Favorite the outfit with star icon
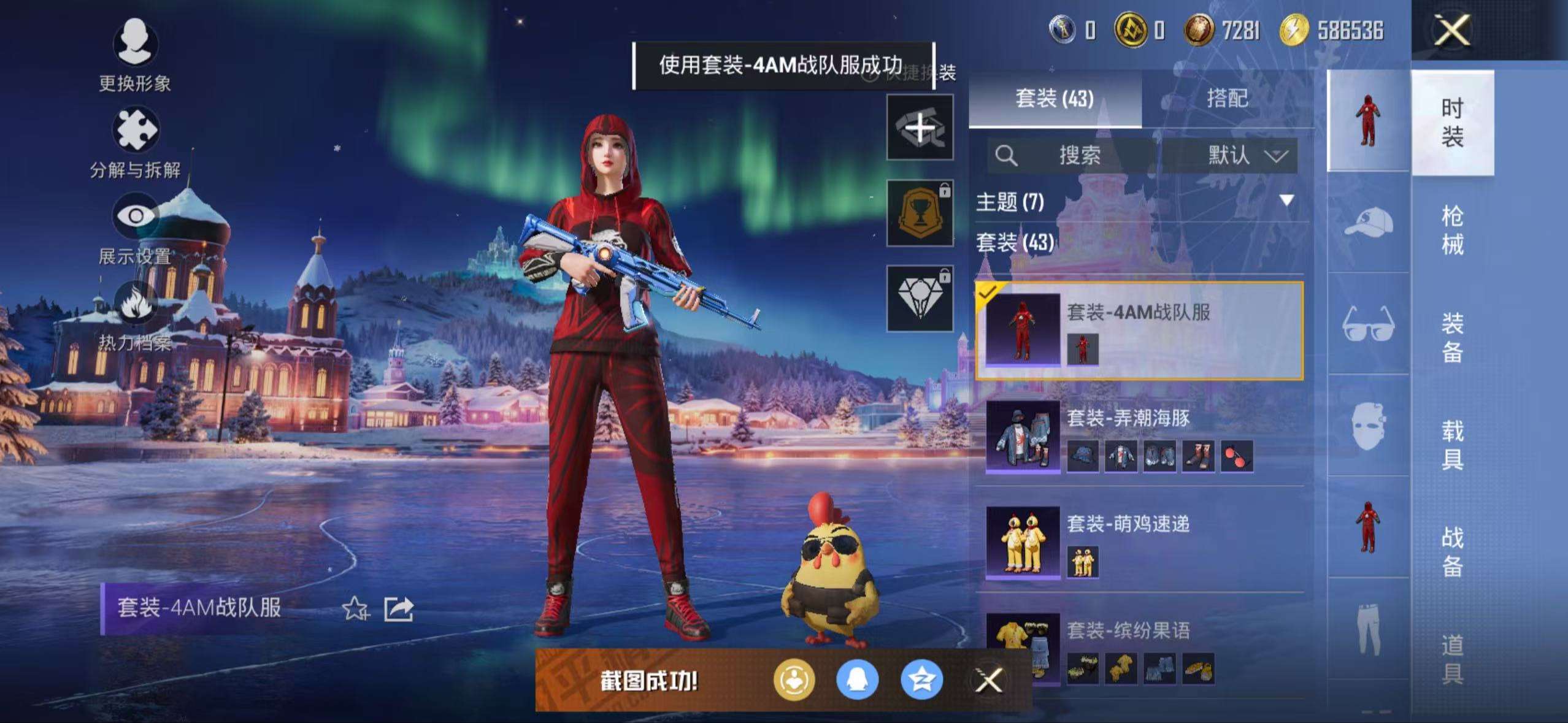This screenshot has width=1568, height=723. pos(355,609)
